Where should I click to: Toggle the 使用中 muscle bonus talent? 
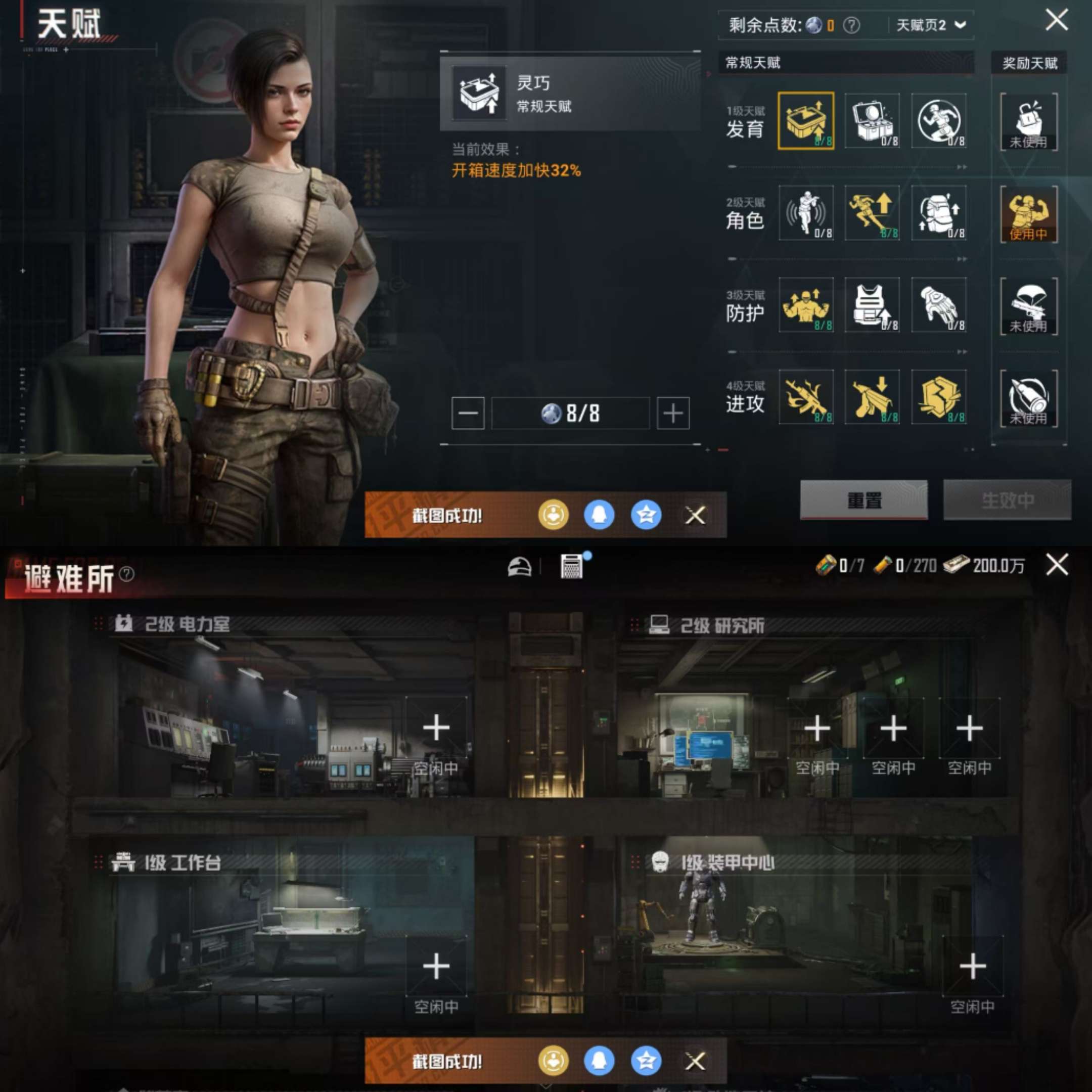[1028, 214]
